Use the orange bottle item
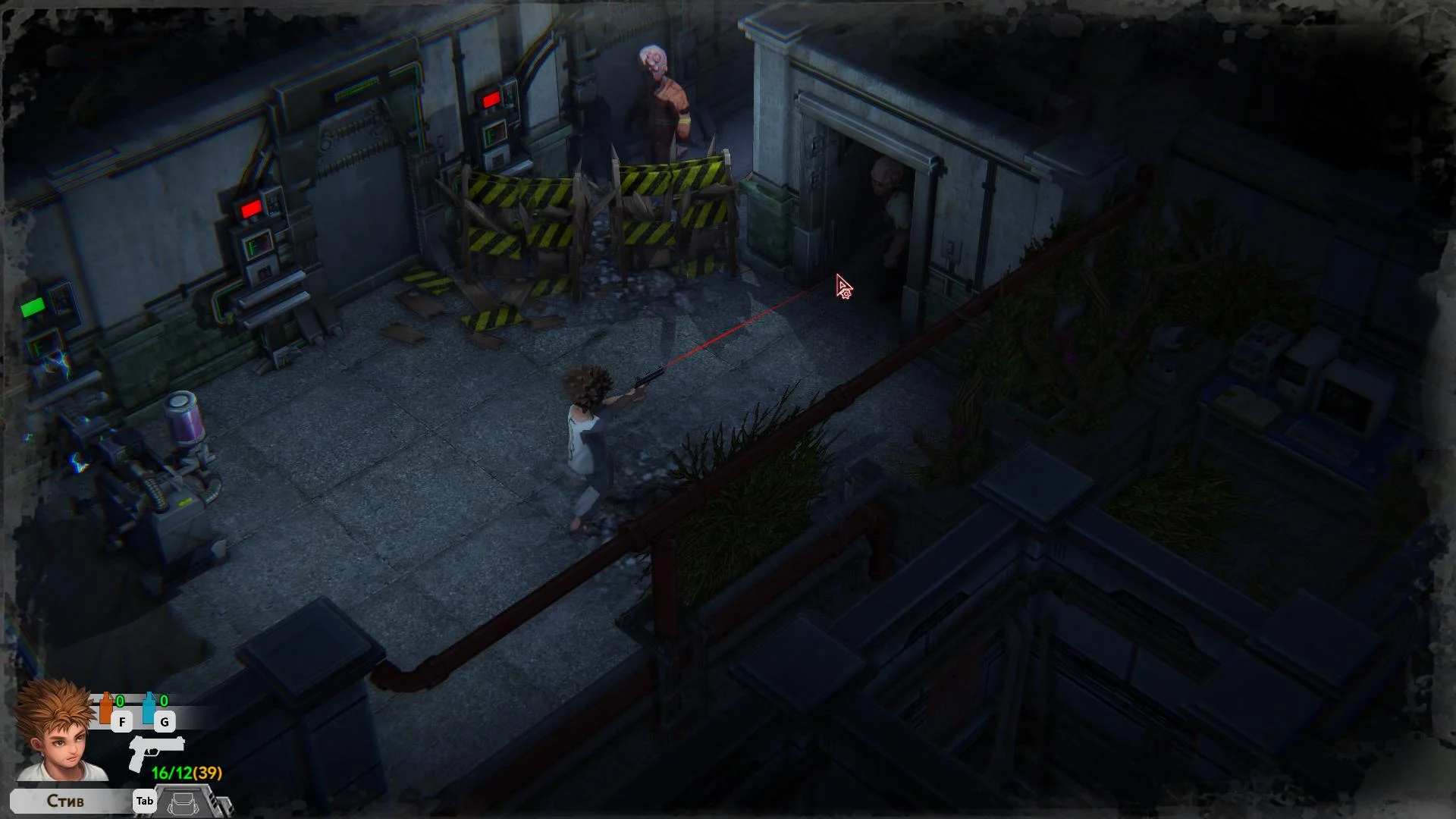Screen dimensions: 1456x819 tap(106, 708)
